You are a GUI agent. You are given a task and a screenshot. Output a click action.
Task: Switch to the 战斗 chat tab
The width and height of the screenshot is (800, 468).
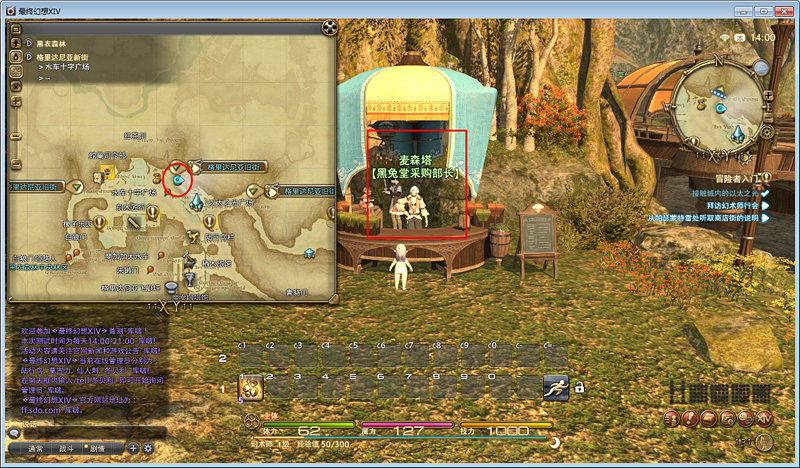click(67, 448)
